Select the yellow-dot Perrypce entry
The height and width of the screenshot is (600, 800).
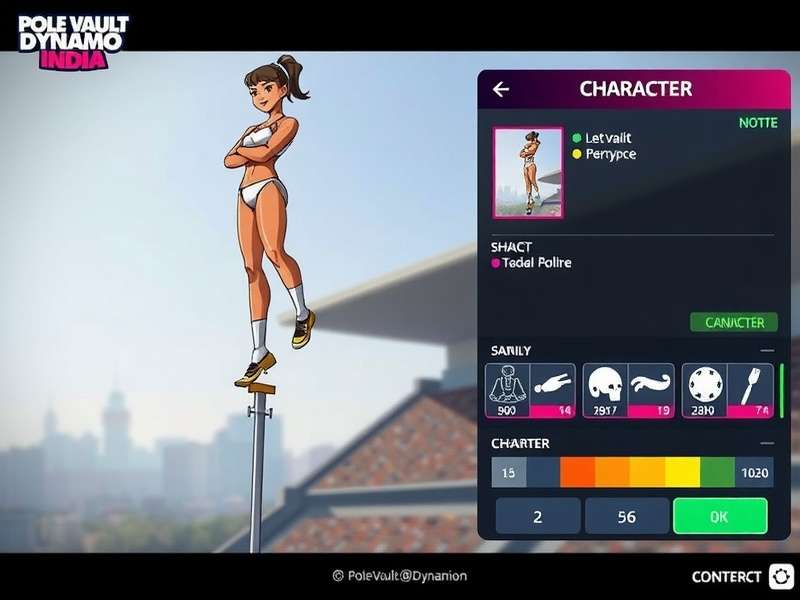(609, 154)
